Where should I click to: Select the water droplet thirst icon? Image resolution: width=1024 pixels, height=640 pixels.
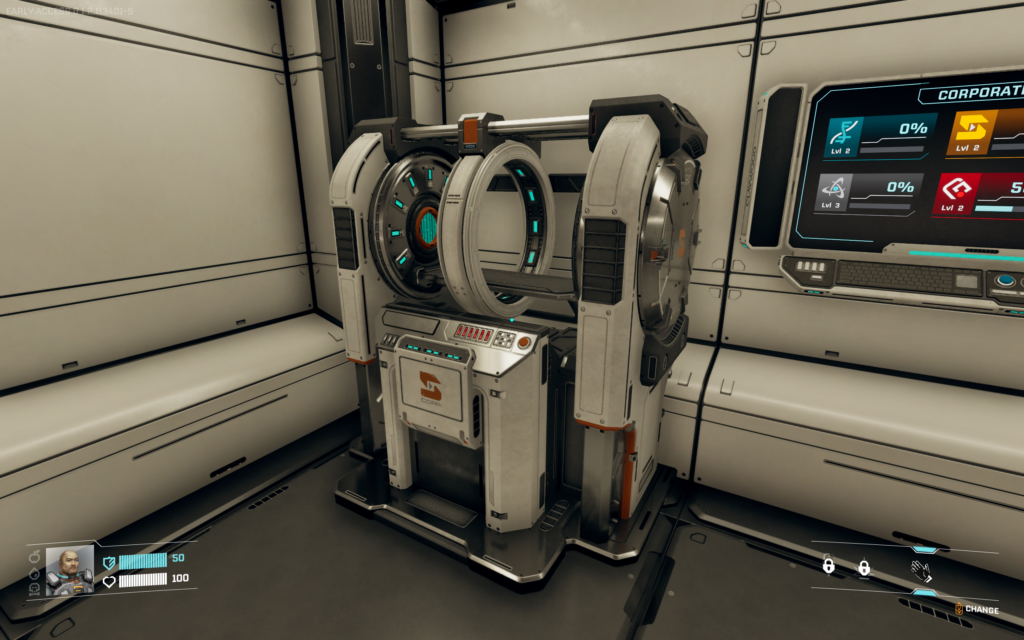[x=35, y=573]
